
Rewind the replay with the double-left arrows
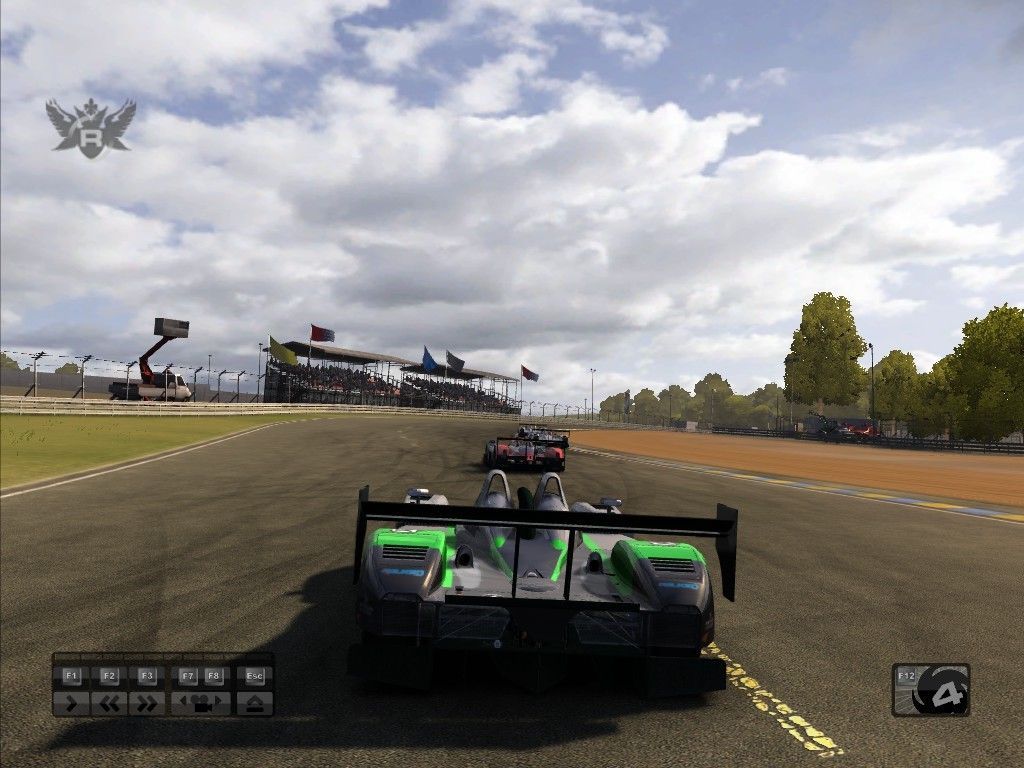pyautogui.click(x=109, y=703)
